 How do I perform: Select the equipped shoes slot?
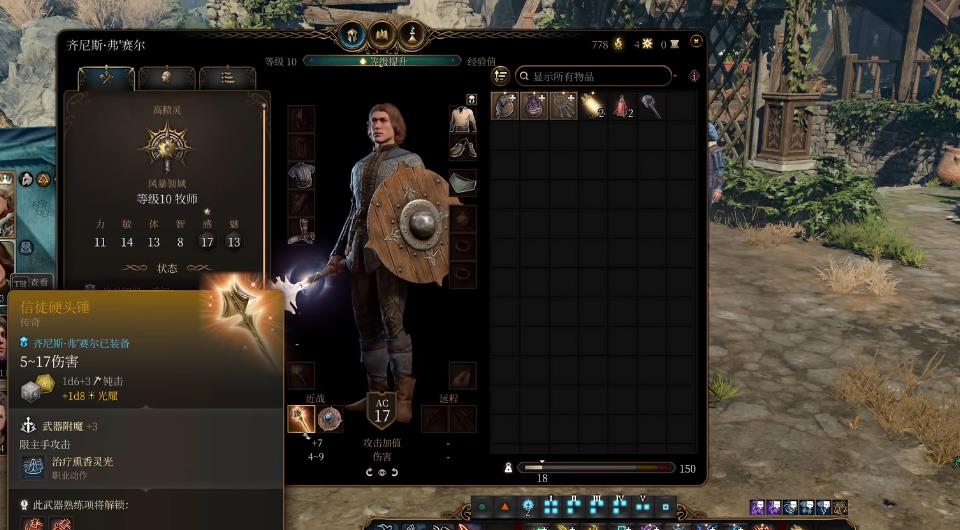[x=462, y=148]
